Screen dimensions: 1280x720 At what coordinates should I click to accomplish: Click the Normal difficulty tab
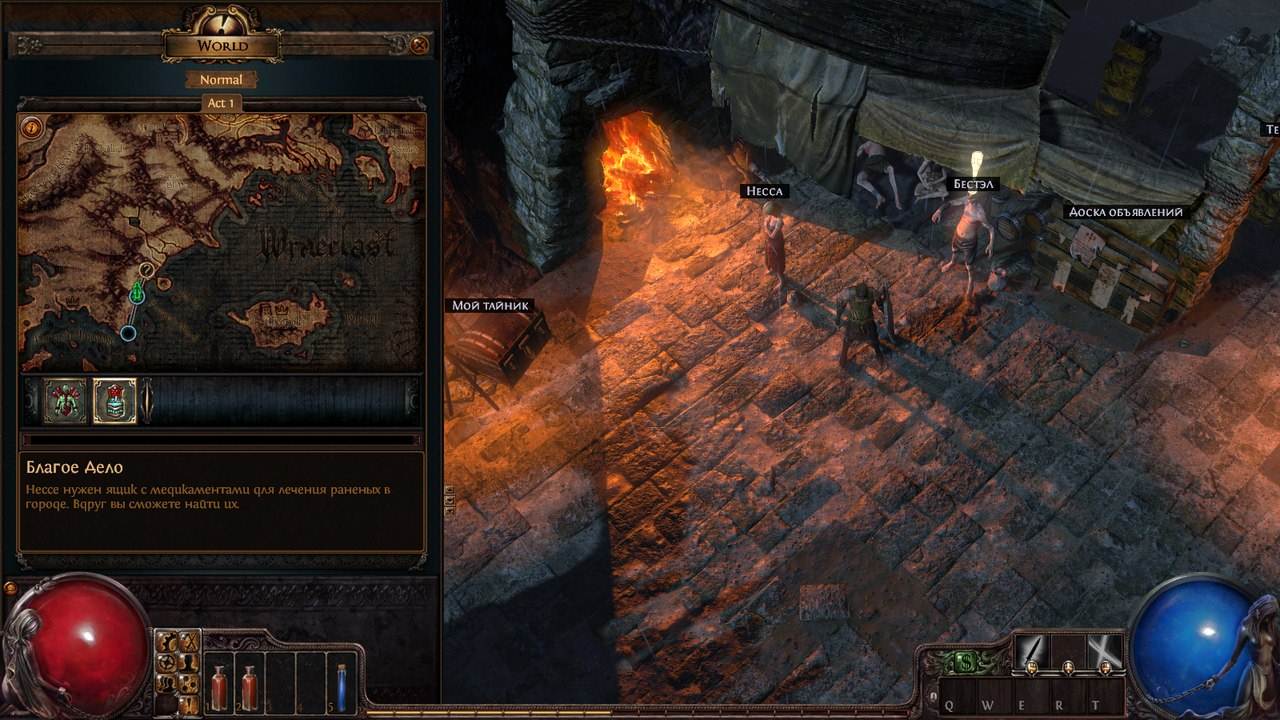pyautogui.click(x=222, y=79)
